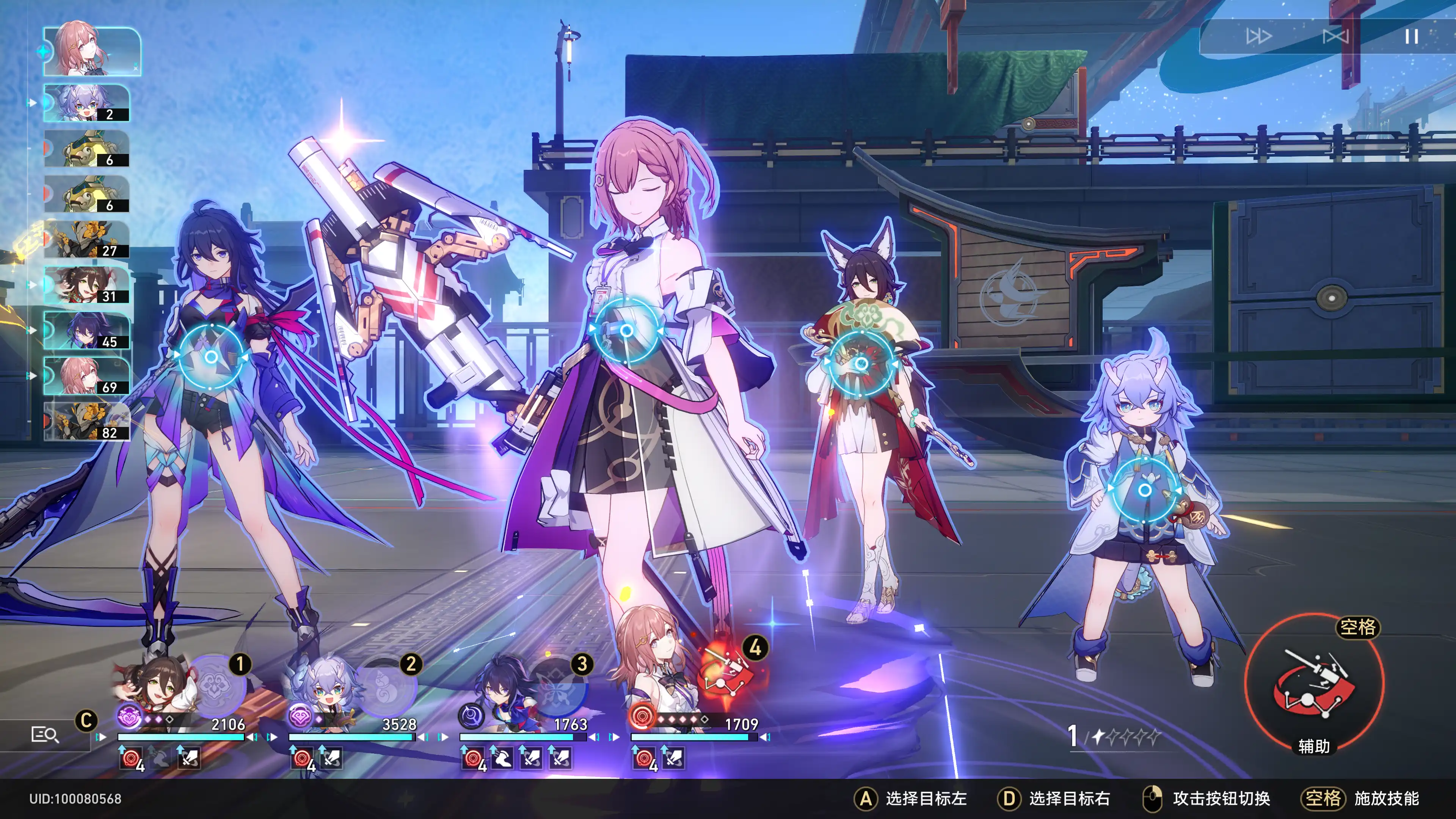Toggle auto-battle mode

click(1335, 37)
